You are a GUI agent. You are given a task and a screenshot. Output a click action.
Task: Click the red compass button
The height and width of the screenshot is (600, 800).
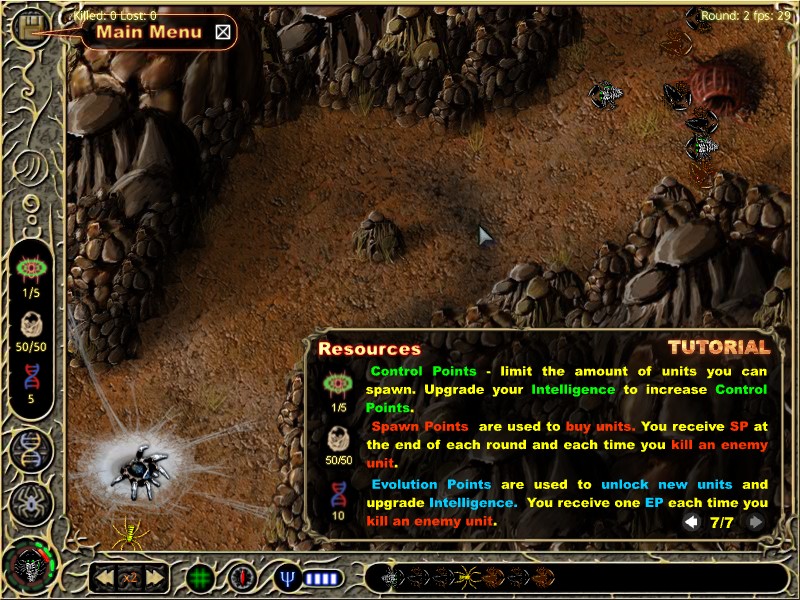[242, 577]
